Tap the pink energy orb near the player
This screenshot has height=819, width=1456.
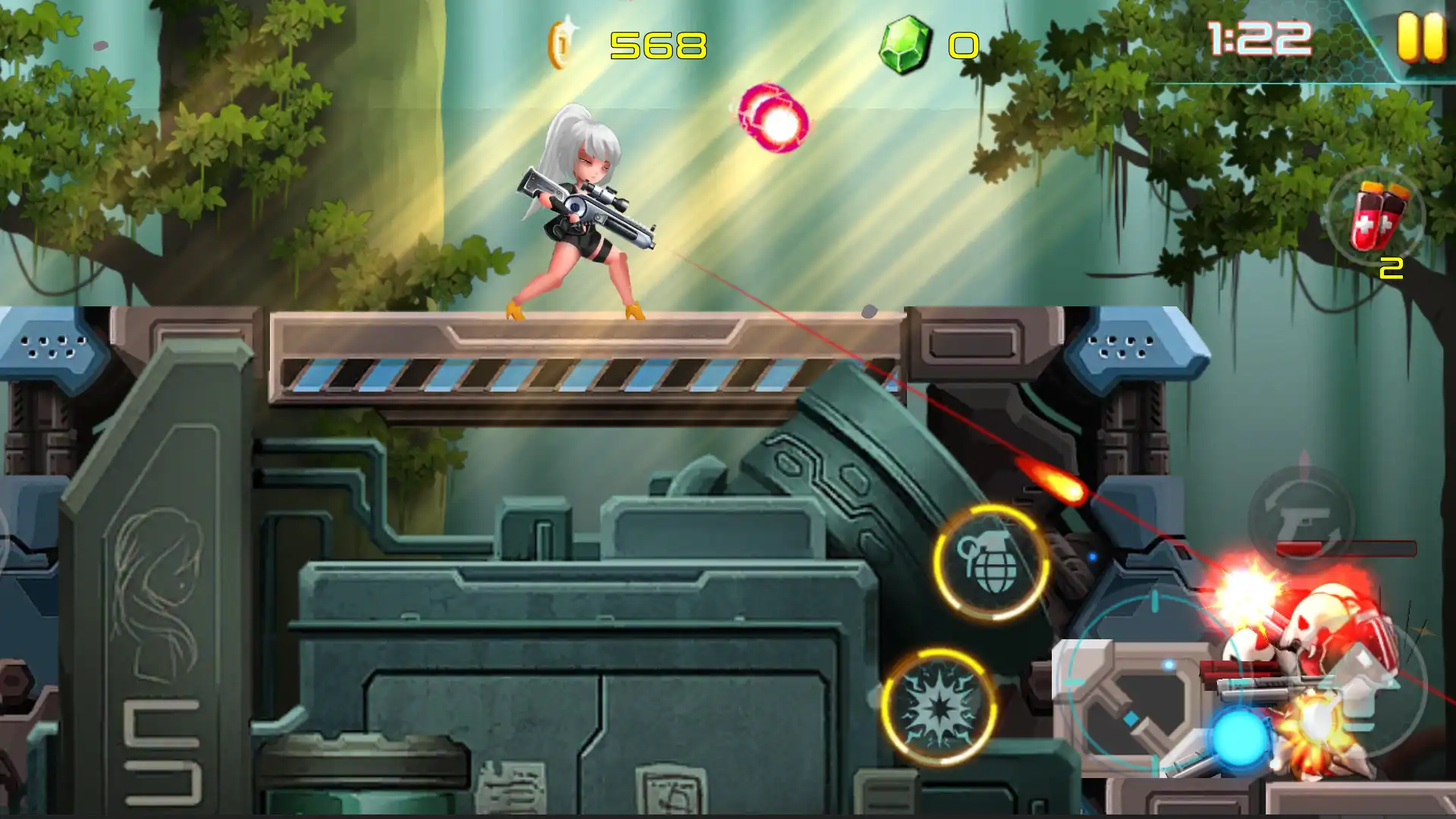pos(773,121)
